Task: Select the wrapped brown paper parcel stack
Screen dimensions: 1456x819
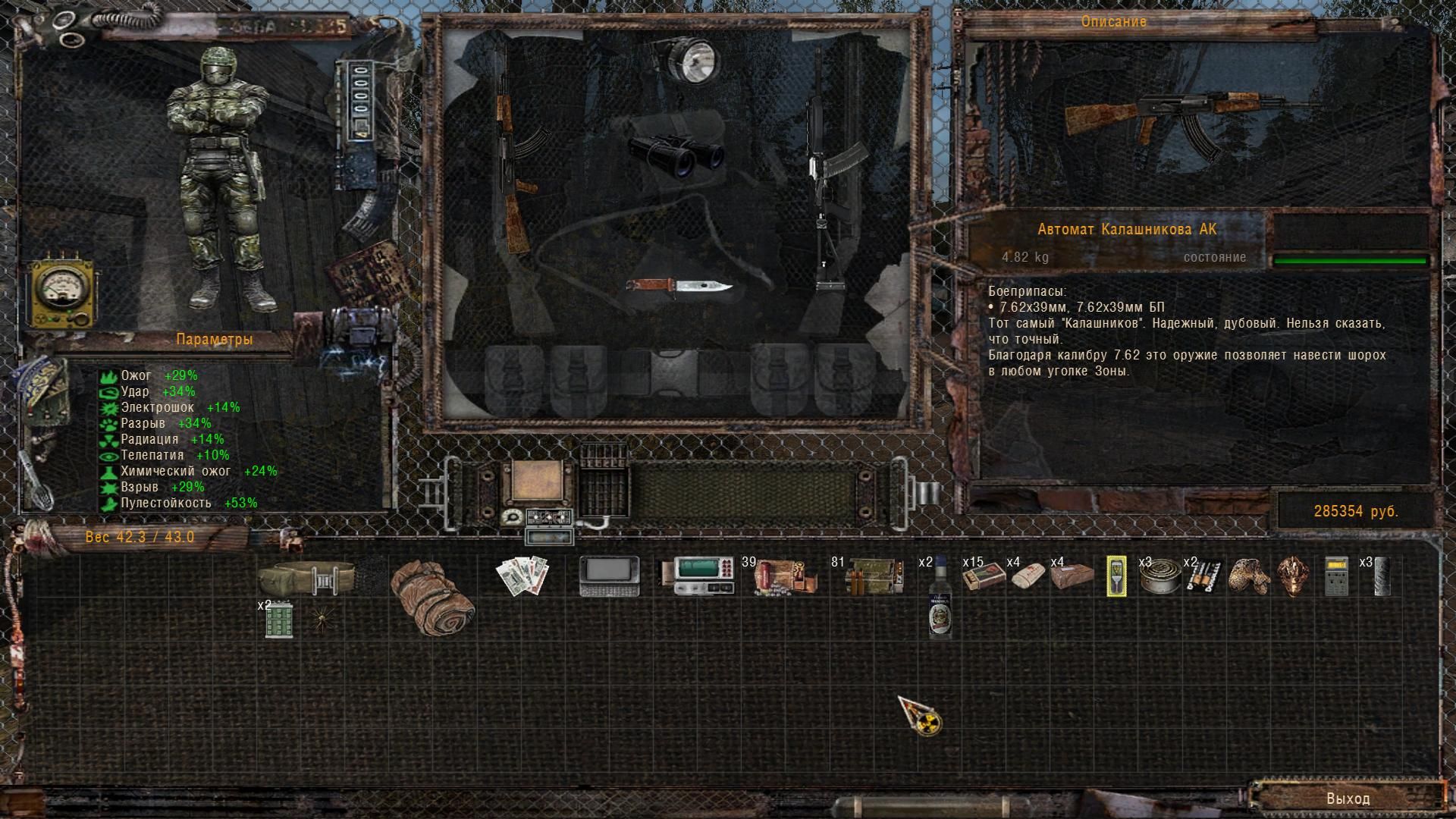Action: point(1072,577)
